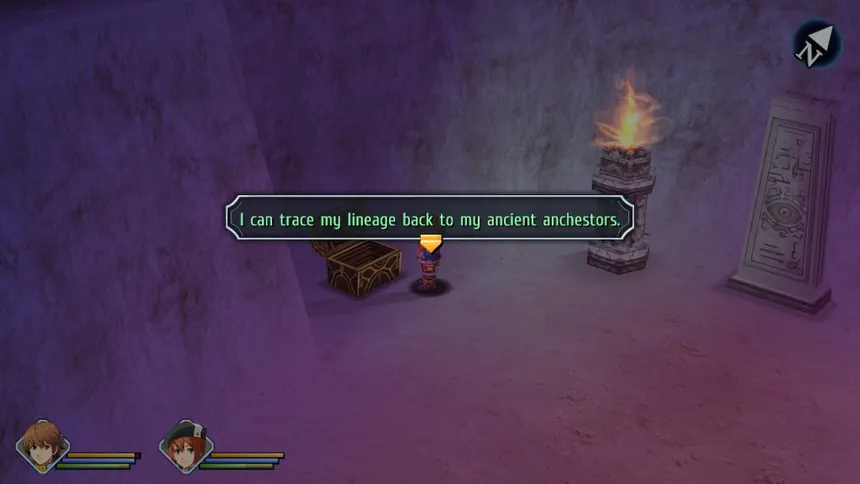Select the red-haired party member with cap portrait
This screenshot has width=860, height=484.
pos(186,446)
